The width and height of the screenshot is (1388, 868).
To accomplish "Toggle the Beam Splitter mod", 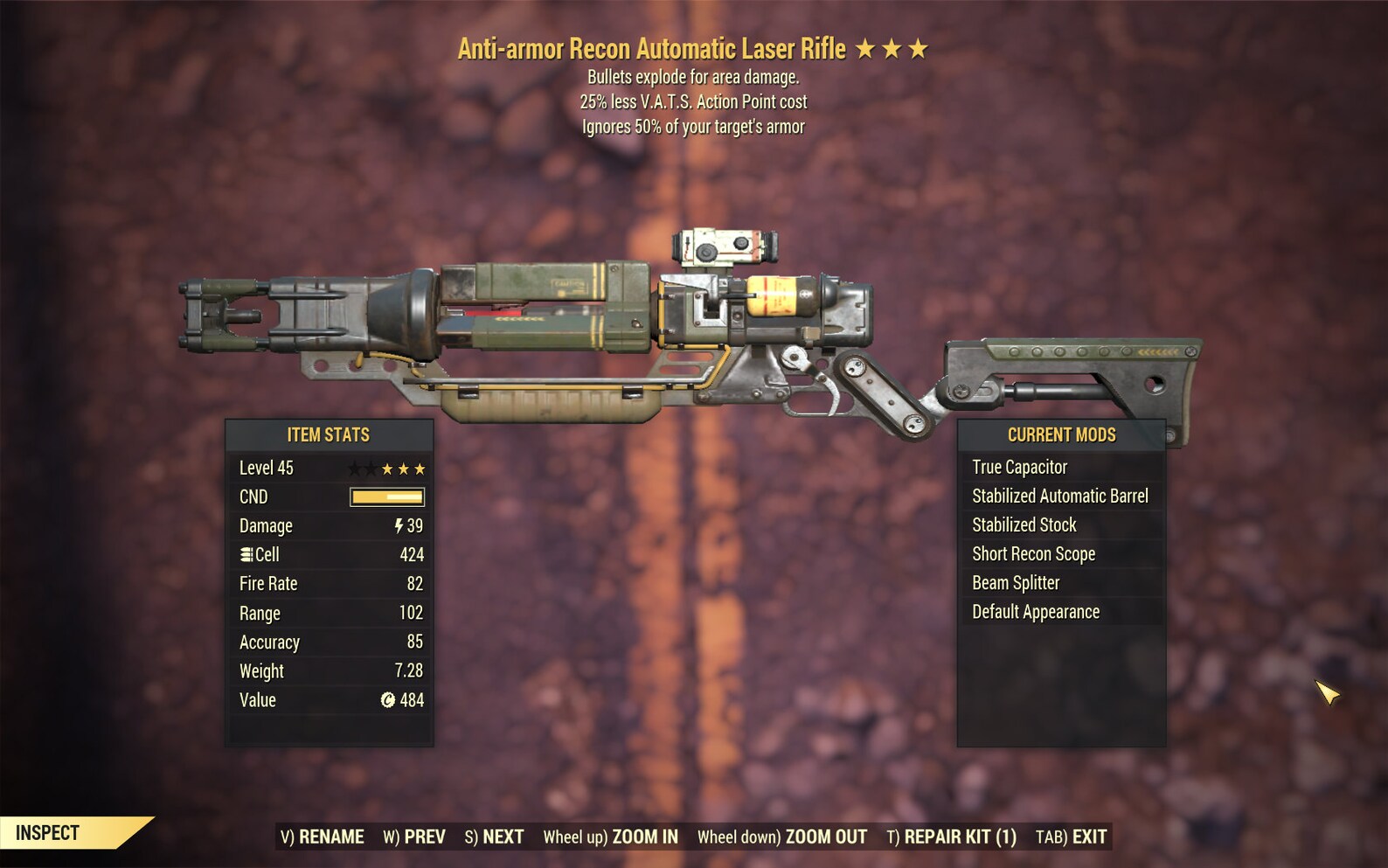I will coord(1016,582).
